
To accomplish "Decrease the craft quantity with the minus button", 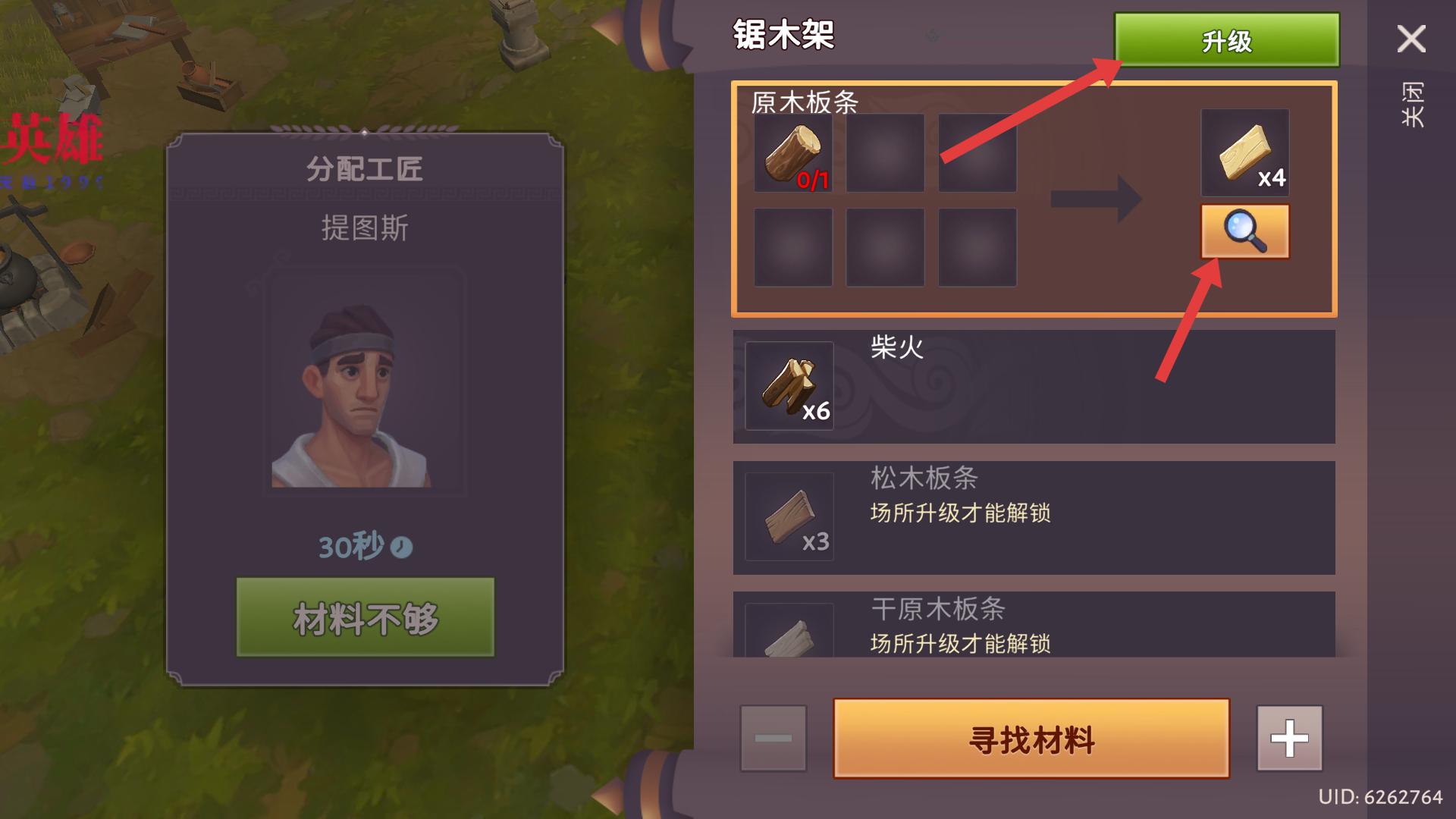I will click(773, 739).
